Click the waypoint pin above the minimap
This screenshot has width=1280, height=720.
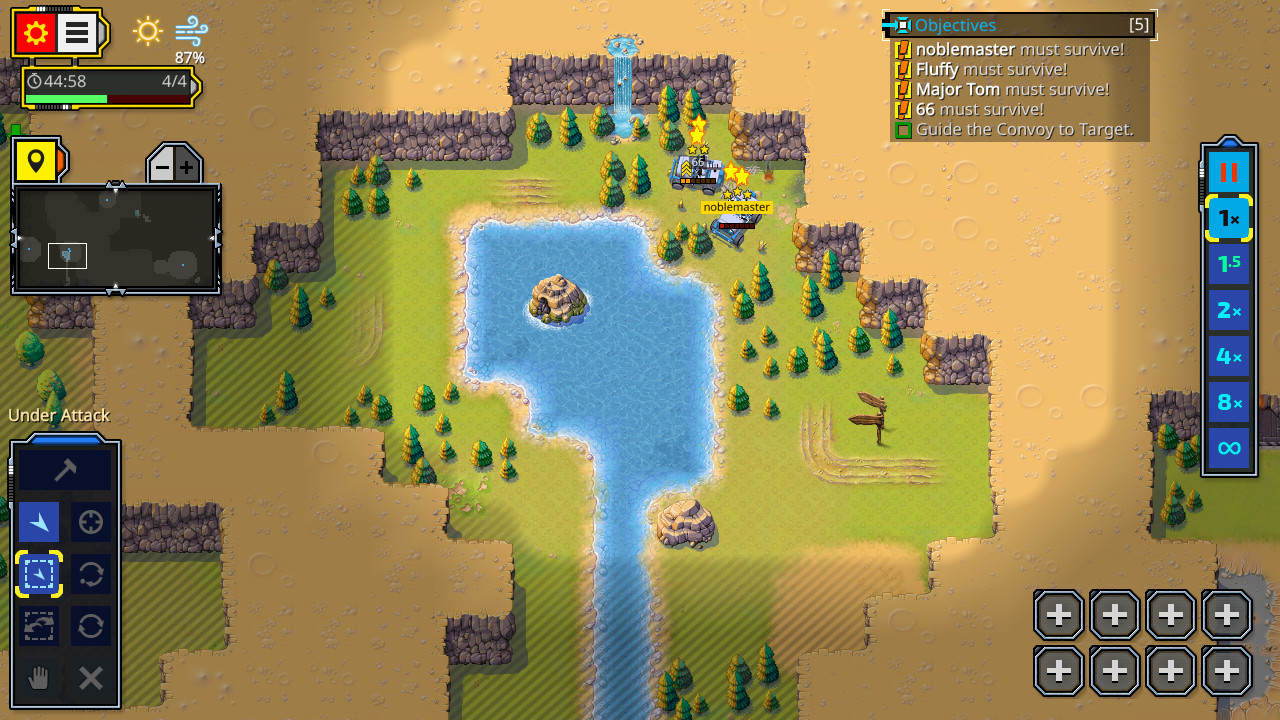click(x=37, y=162)
